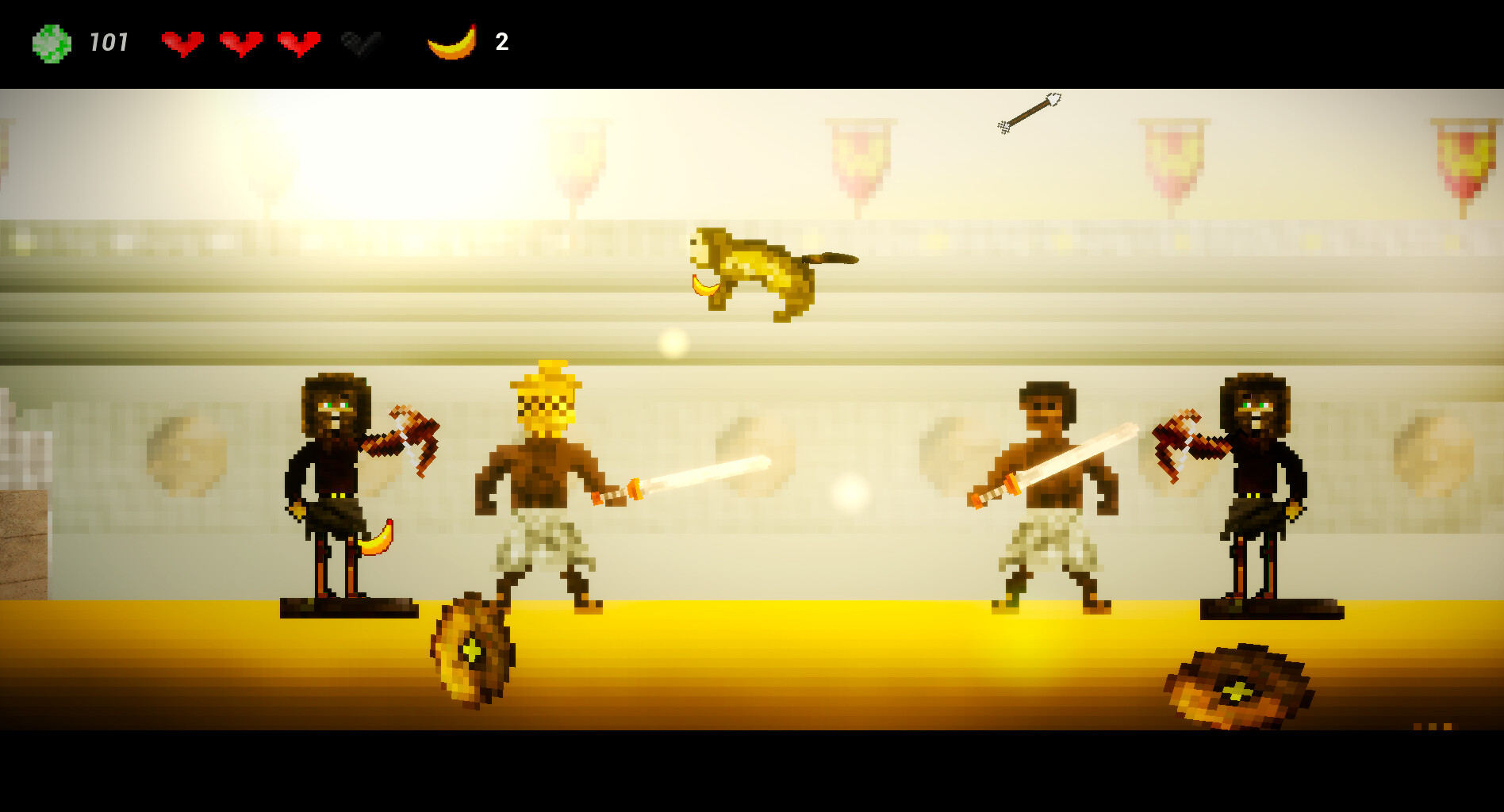
Task: Click the gem count reading 101
Action: (x=109, y=41)
